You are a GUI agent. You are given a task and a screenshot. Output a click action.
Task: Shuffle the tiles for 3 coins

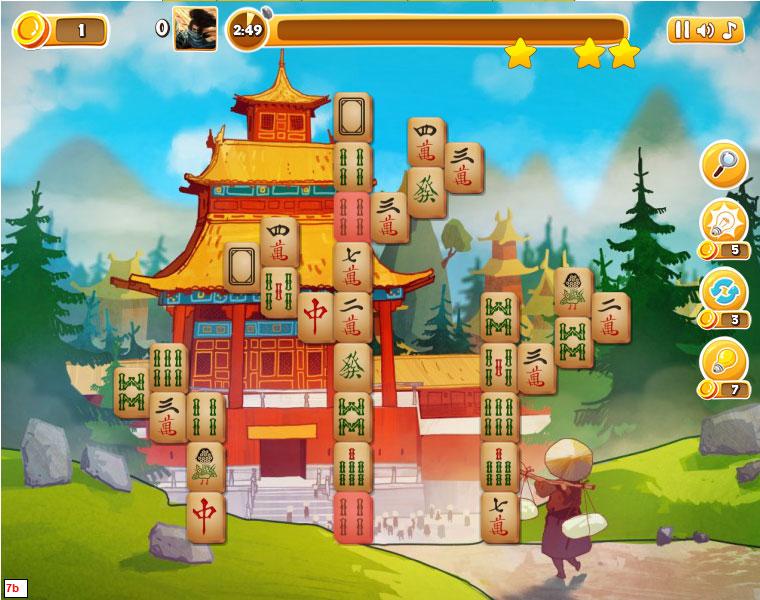point(724,292)
